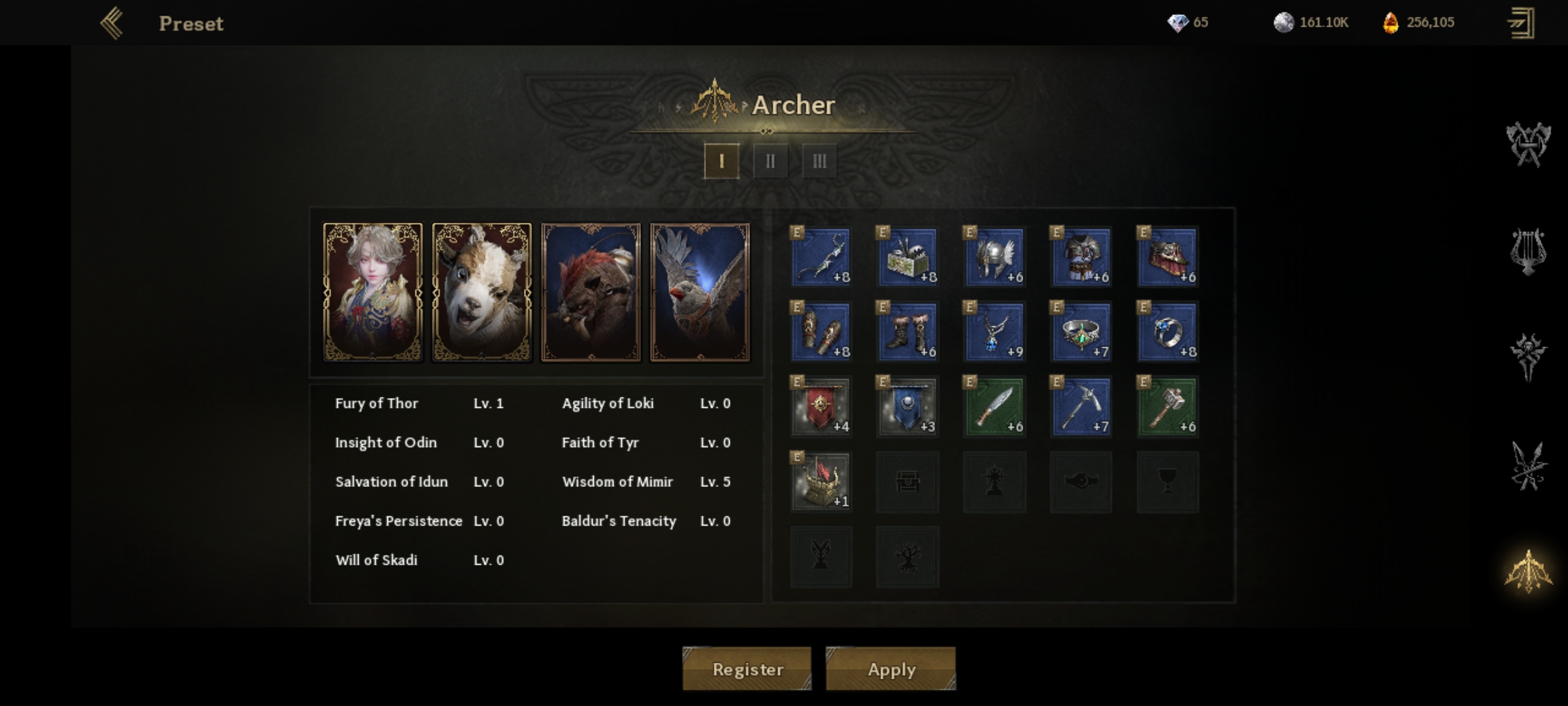This screenshot has width=1568, height=706.
Task: Choose the crossed axes class icon
Action: (1528, 144)
